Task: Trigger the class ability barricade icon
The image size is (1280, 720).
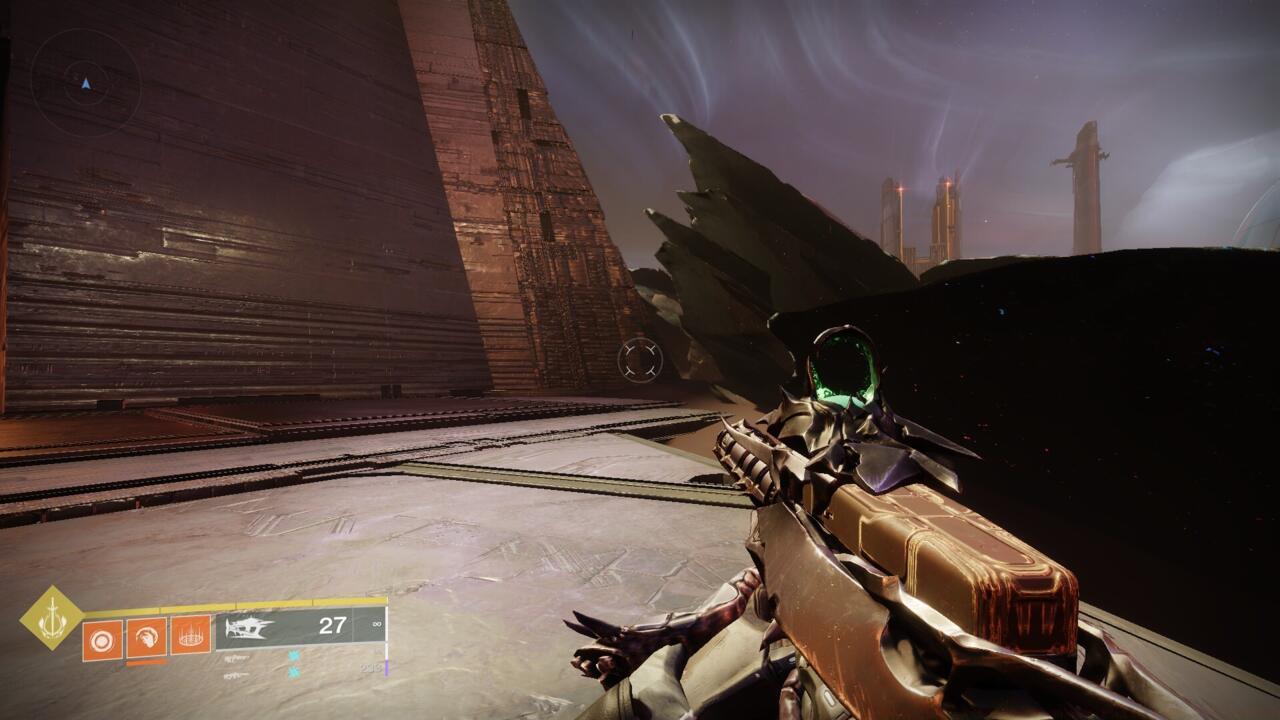Action: pyautogui.click(x=190, y=636)
